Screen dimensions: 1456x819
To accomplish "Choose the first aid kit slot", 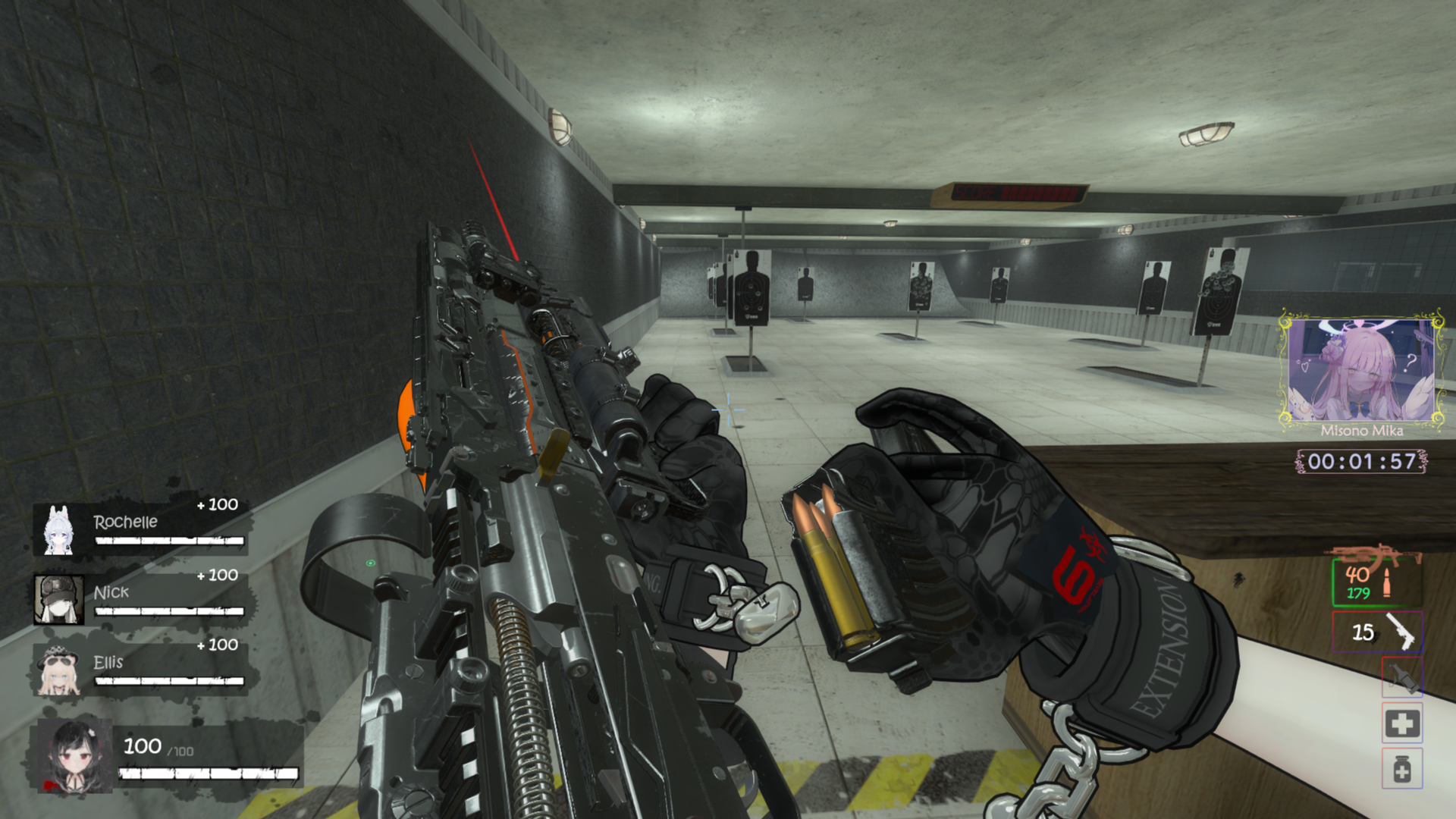I will pyautogui.click(x=1401, y=723).
